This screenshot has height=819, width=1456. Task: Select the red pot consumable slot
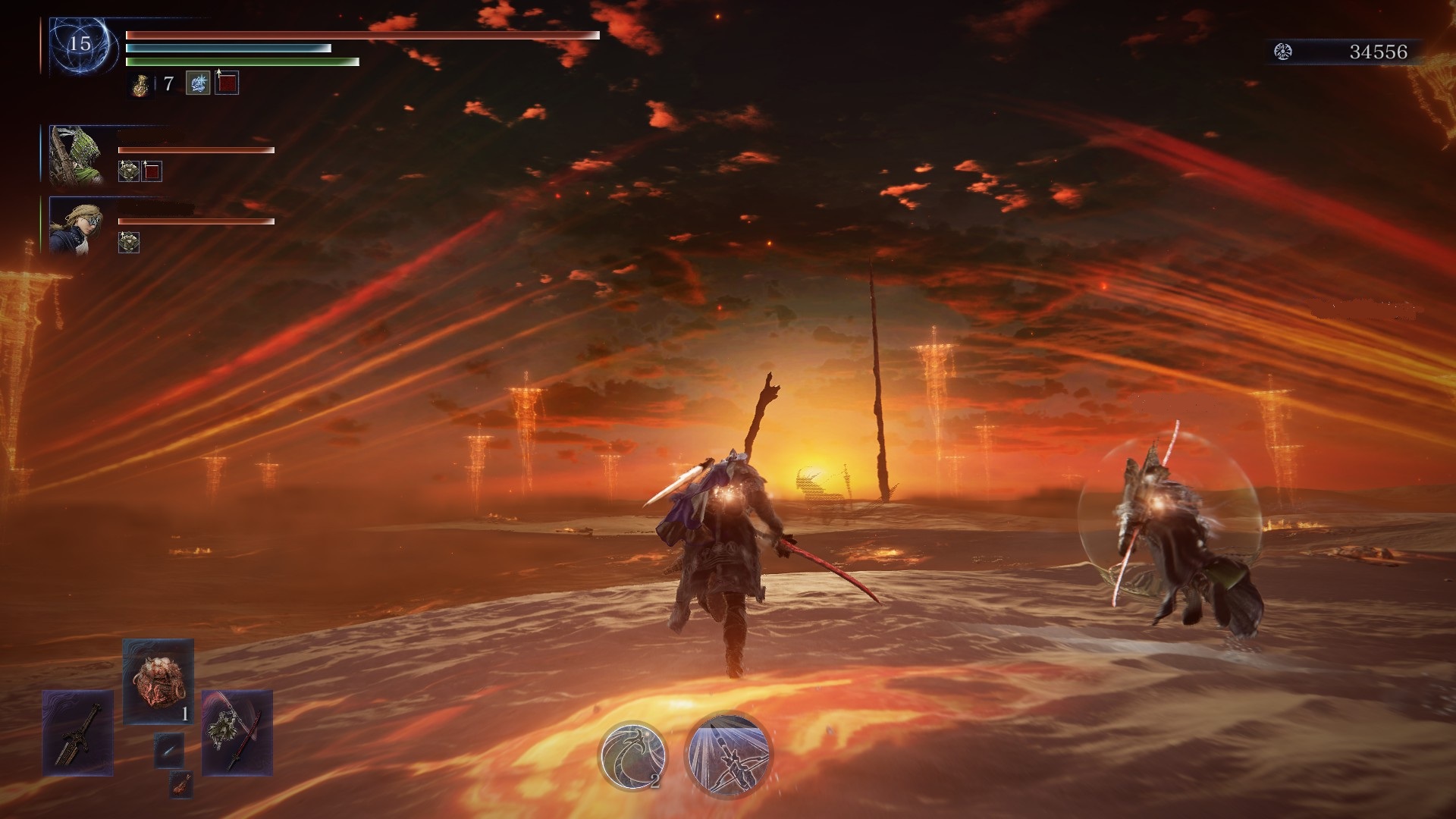coord(158,679)
